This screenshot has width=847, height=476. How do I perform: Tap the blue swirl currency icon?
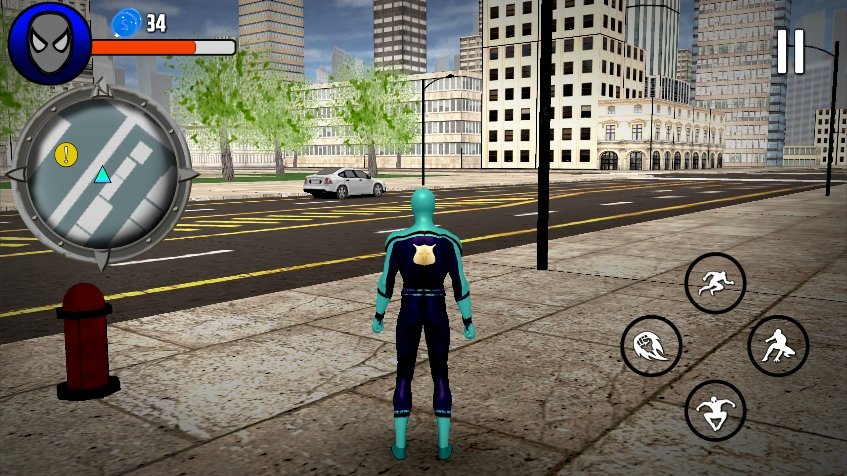127,22
